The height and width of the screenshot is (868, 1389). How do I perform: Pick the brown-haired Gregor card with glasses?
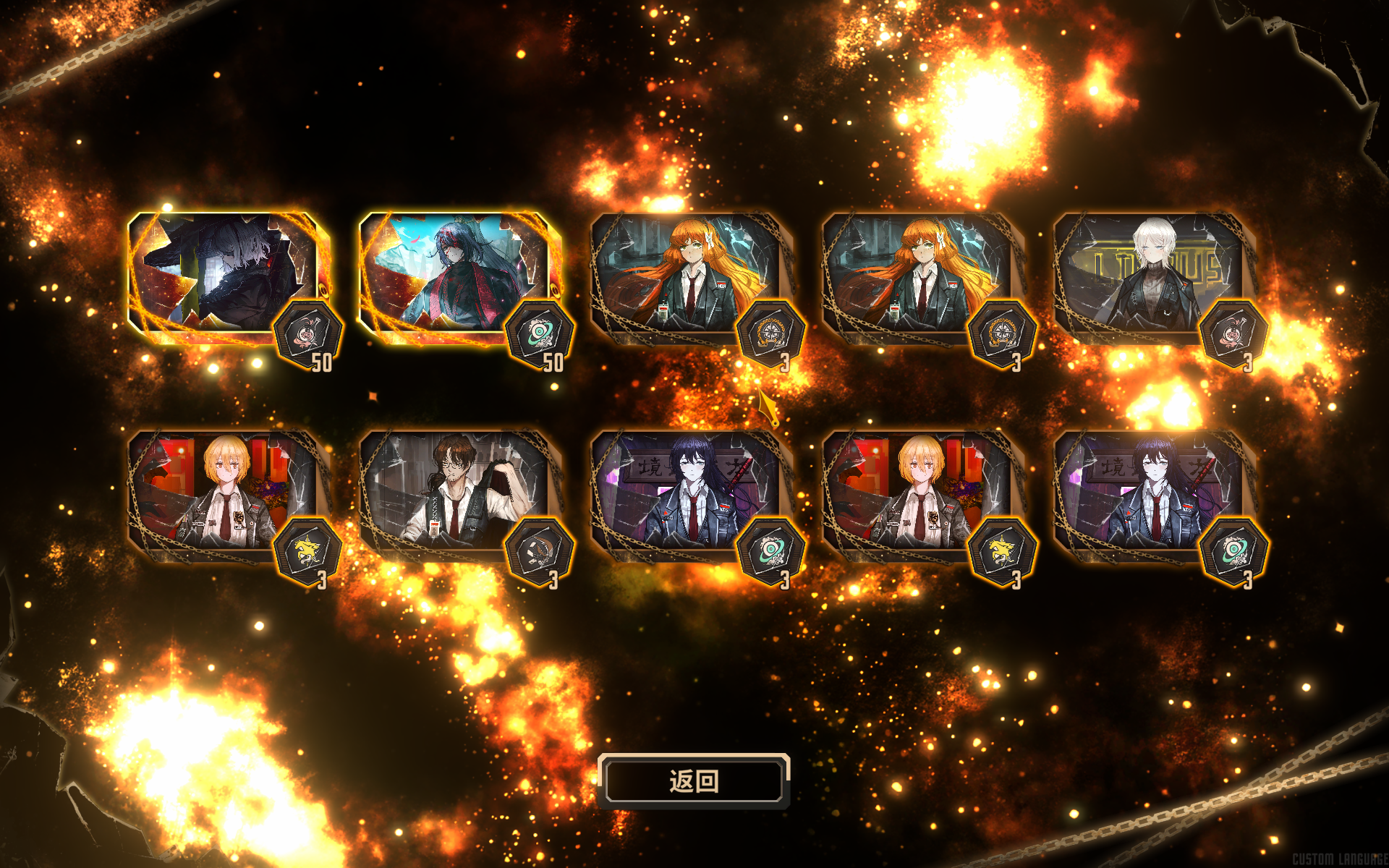point(456,492)
